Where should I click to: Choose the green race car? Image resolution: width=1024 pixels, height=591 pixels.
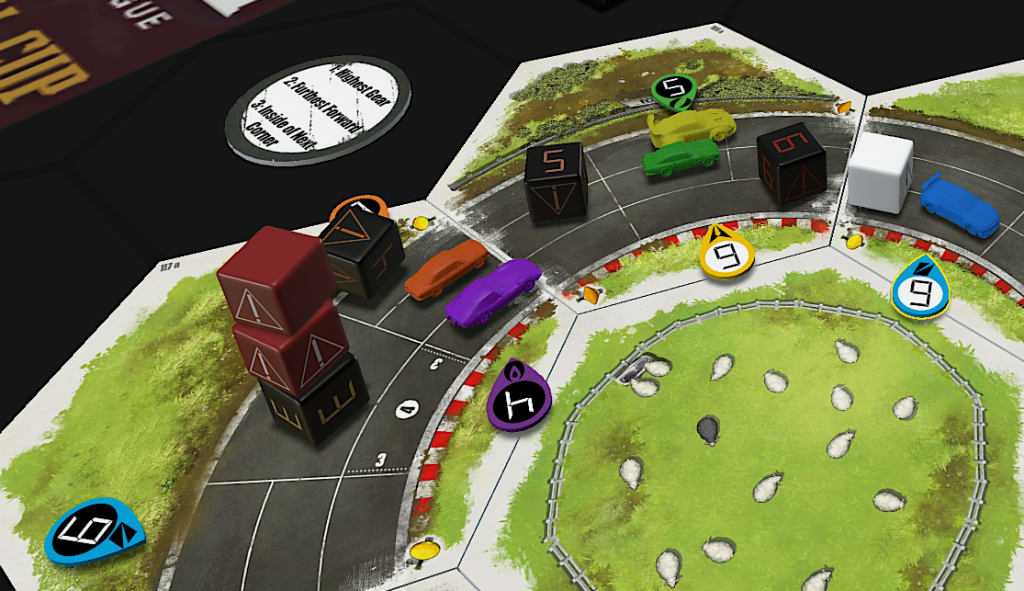pyautogui.click(x=680, y=158)
